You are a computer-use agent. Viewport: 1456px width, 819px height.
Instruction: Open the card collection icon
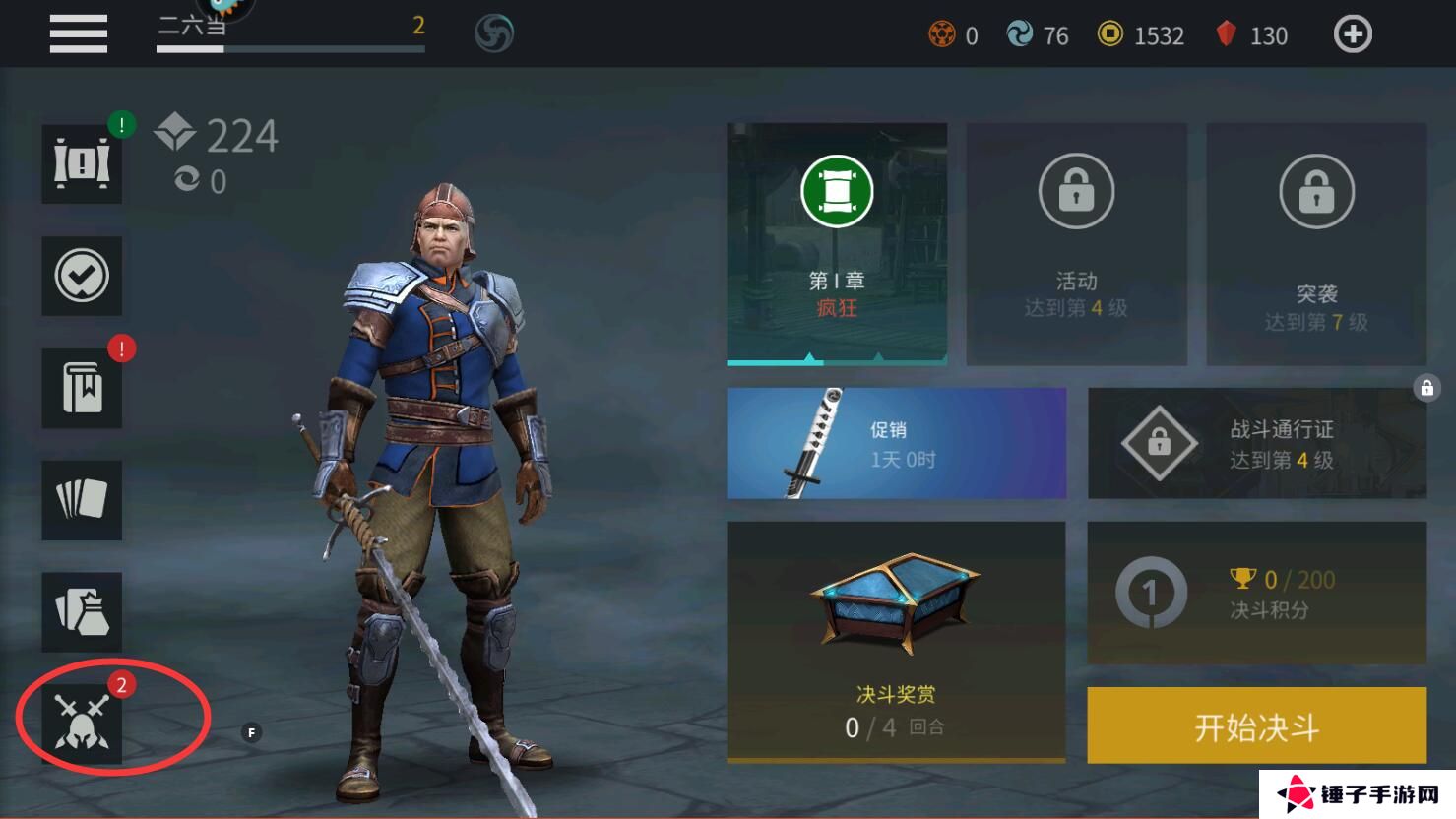coord(82,499)
